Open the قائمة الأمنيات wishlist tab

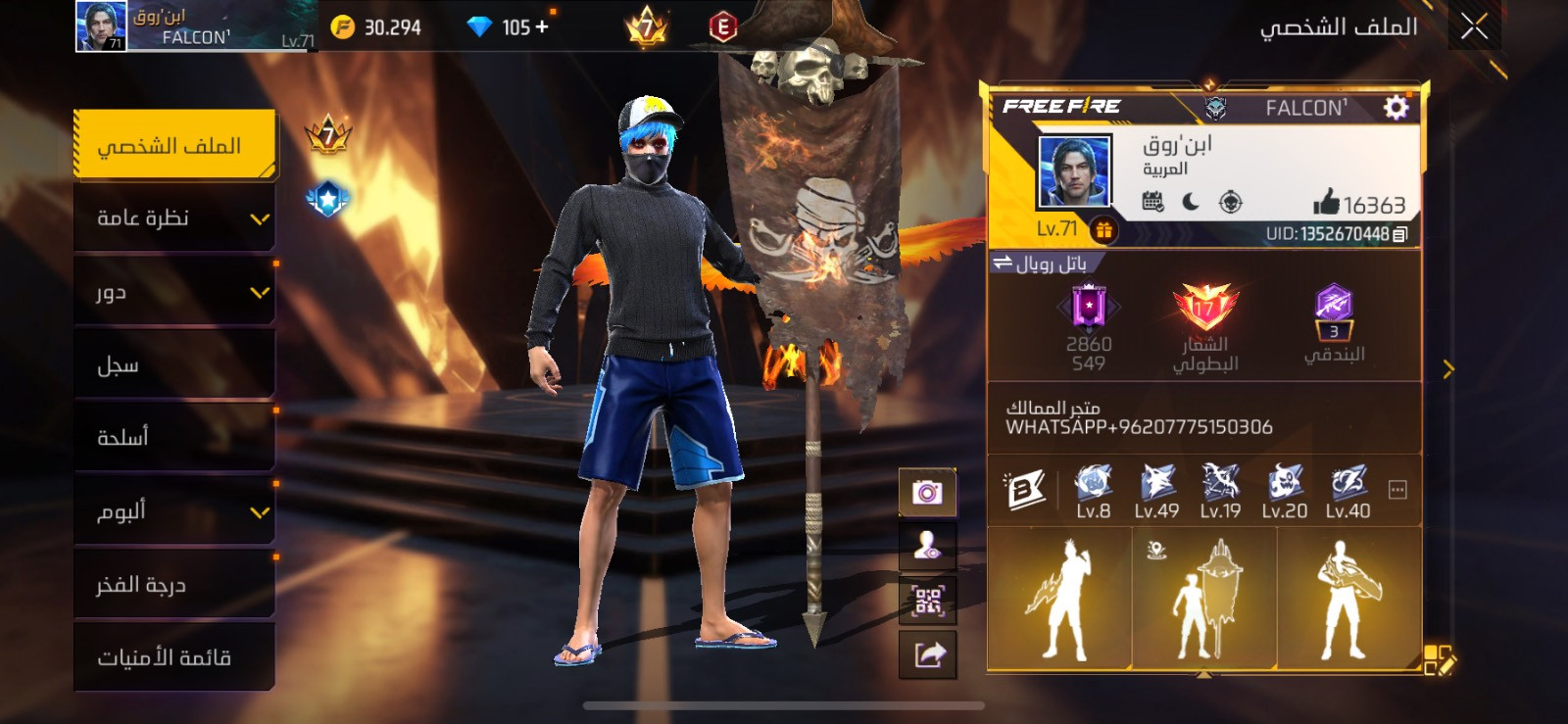pos(173,657)
